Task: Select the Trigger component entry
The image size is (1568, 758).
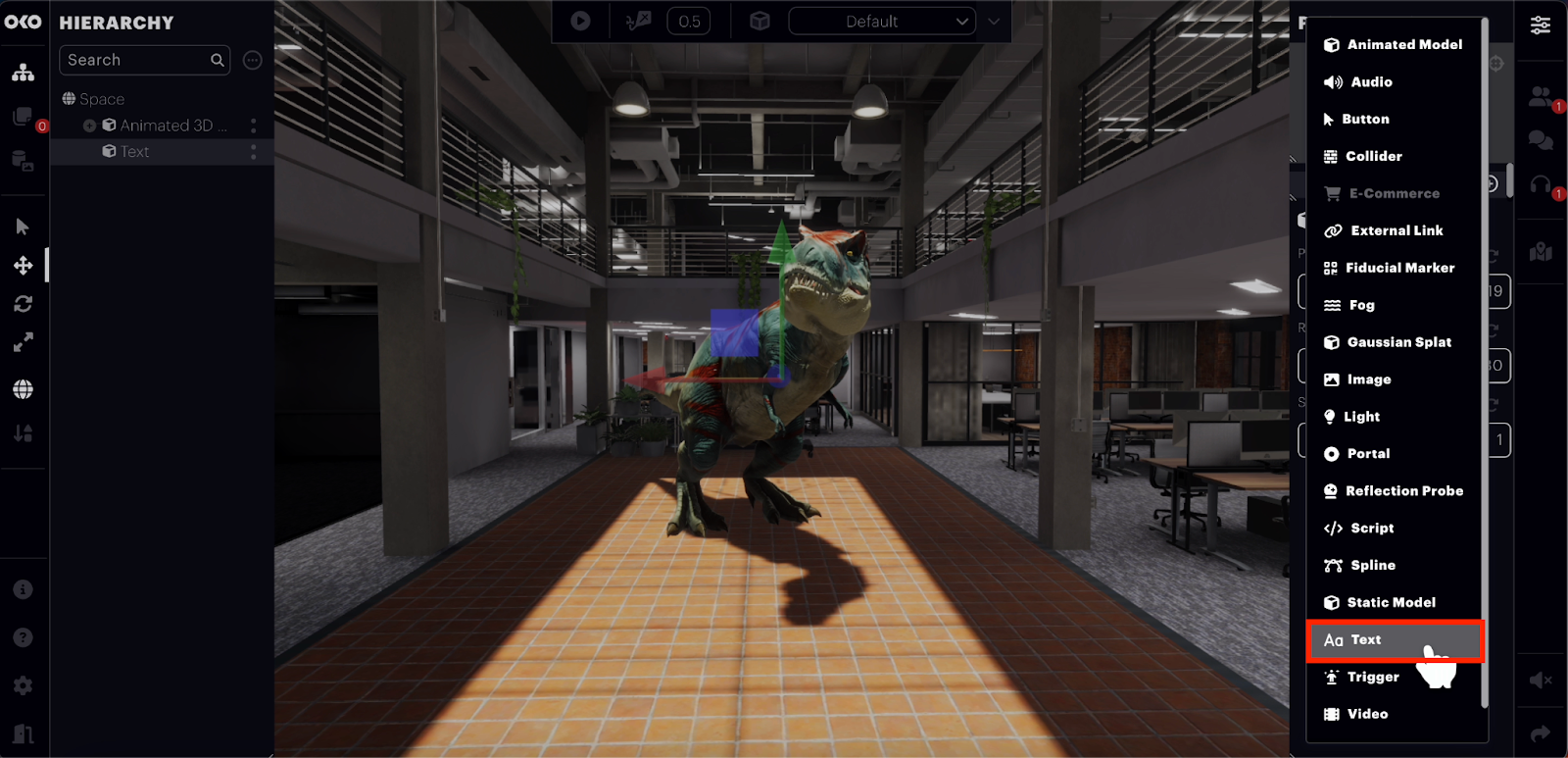Action: tap(1372, 678)
